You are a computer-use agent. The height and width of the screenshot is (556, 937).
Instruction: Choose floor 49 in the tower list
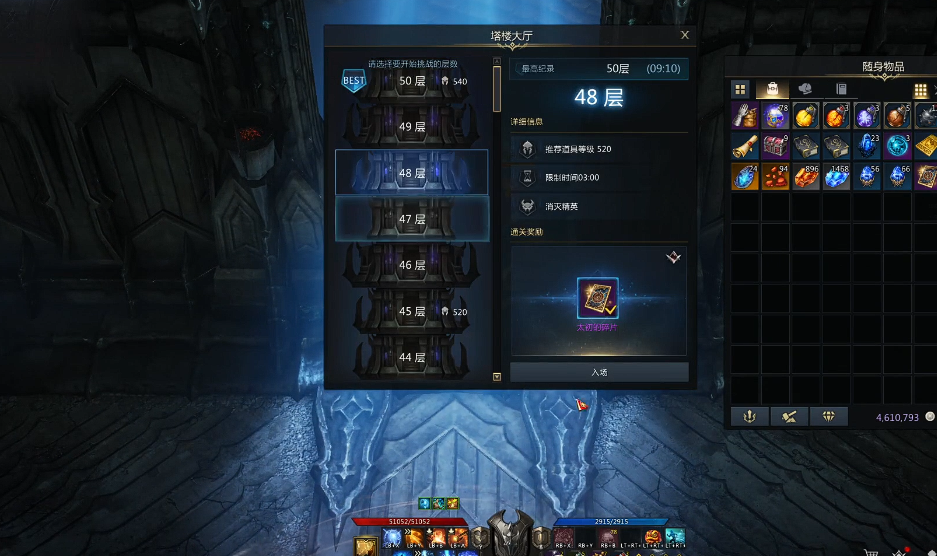412,127
